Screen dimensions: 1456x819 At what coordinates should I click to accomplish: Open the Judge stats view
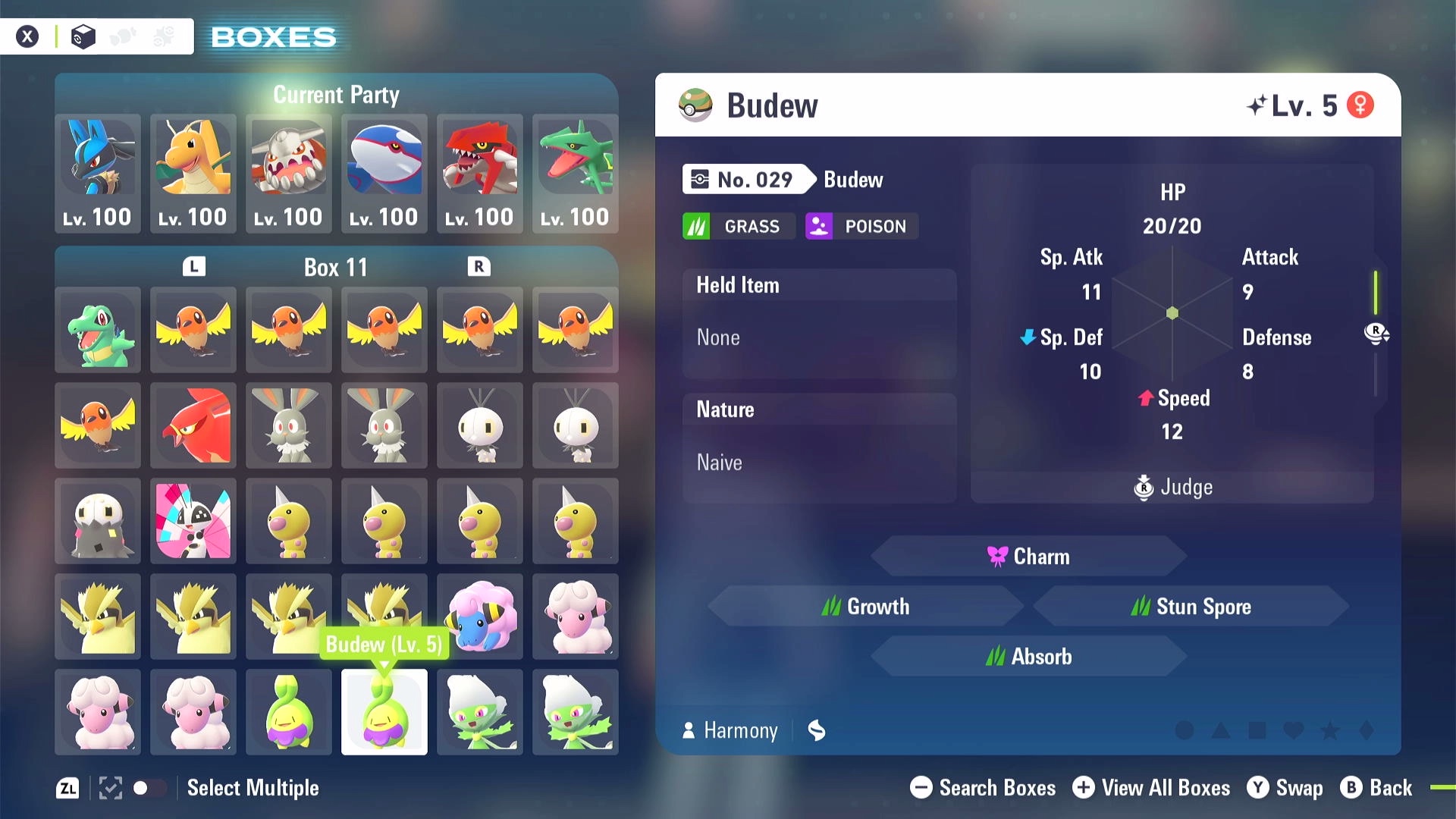pos(1172,487)
